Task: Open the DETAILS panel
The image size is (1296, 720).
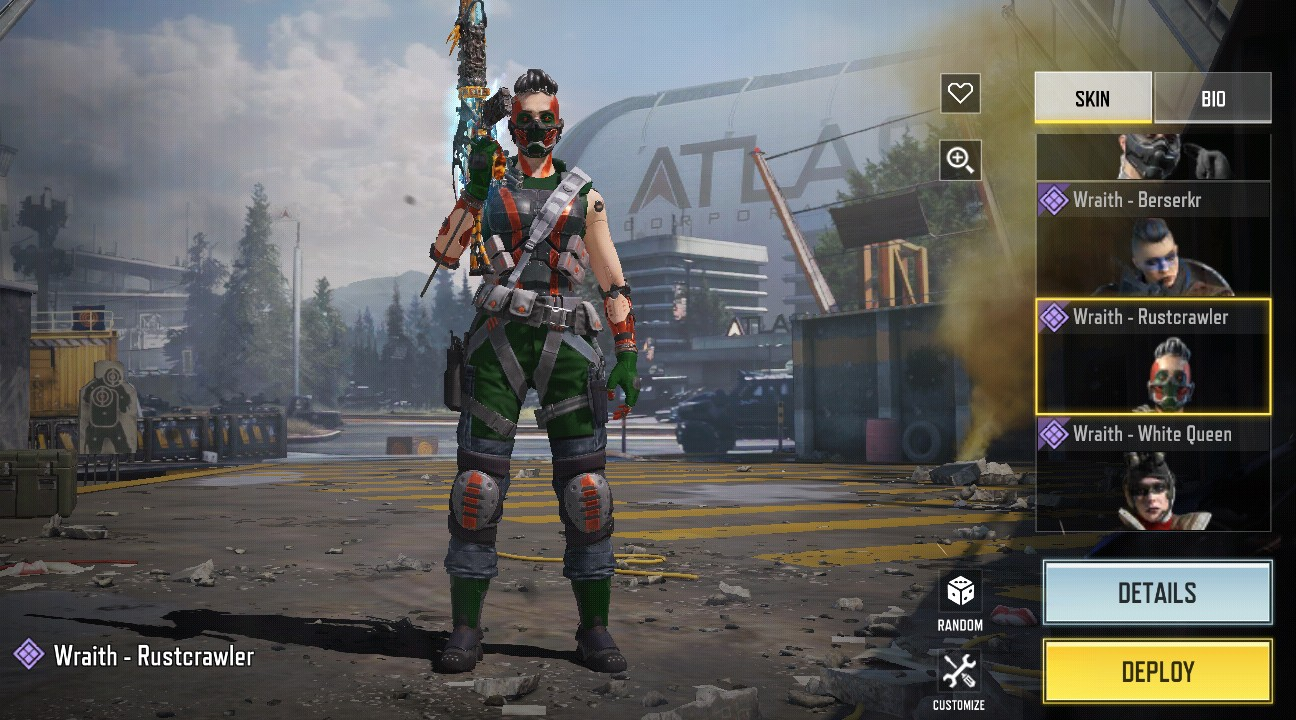Action: coord(1157,593)
